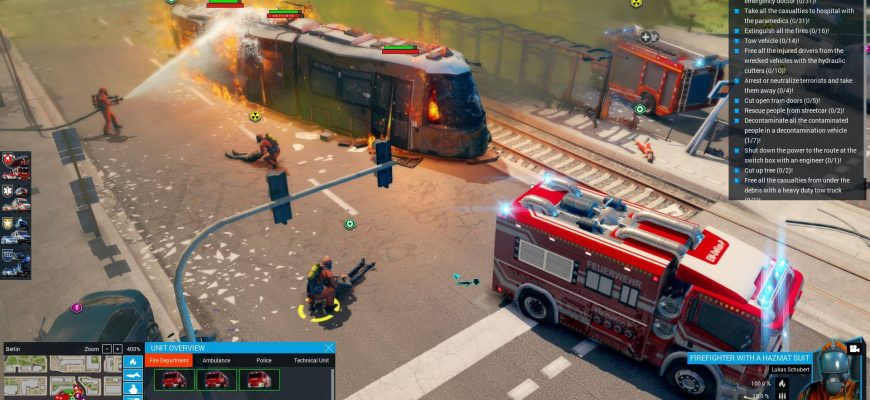Pick the third fire truck unit thumbnail
870x400 pixels.
pos(259,380)
